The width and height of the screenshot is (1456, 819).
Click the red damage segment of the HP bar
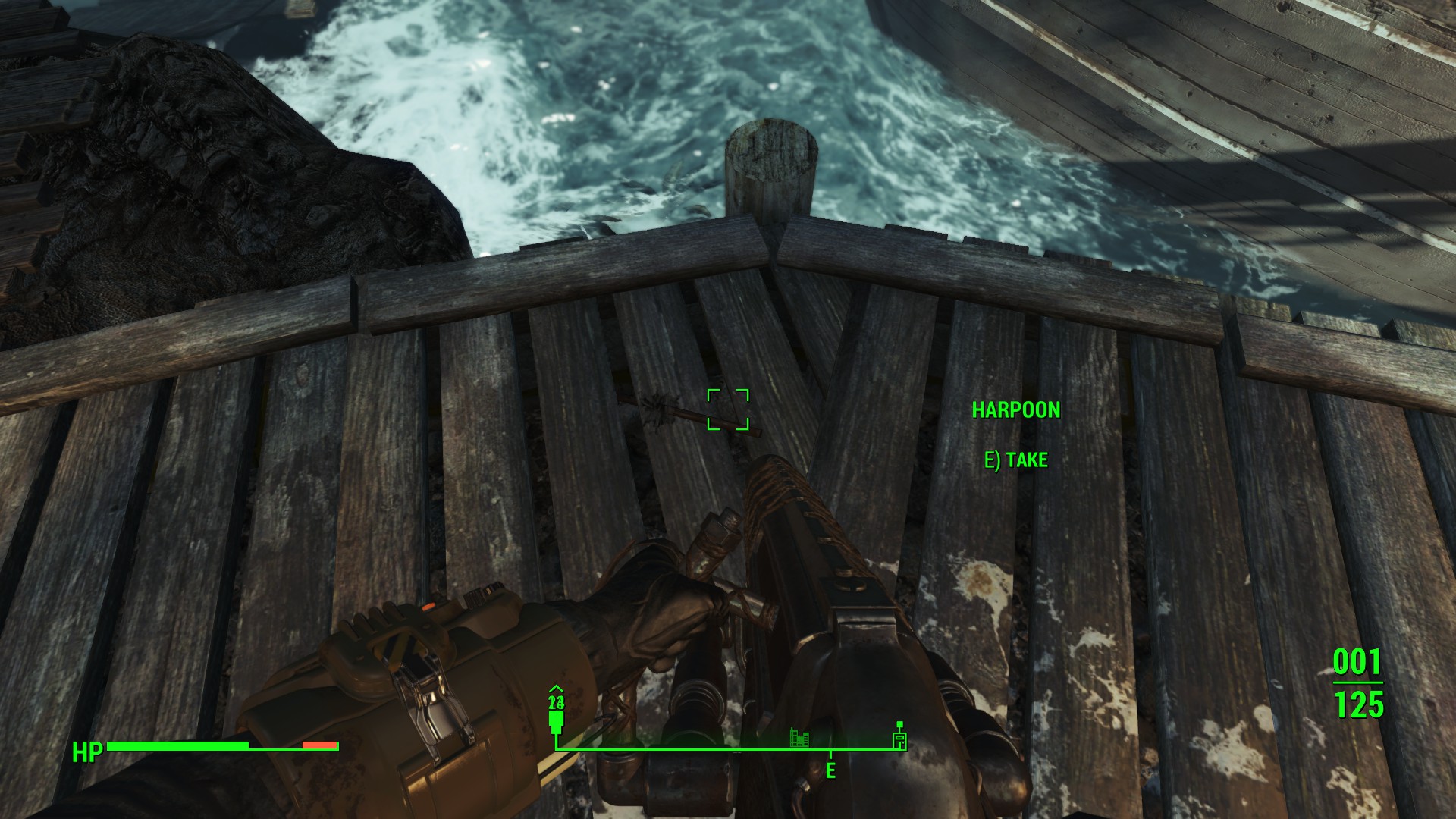(x=321, y=745)
